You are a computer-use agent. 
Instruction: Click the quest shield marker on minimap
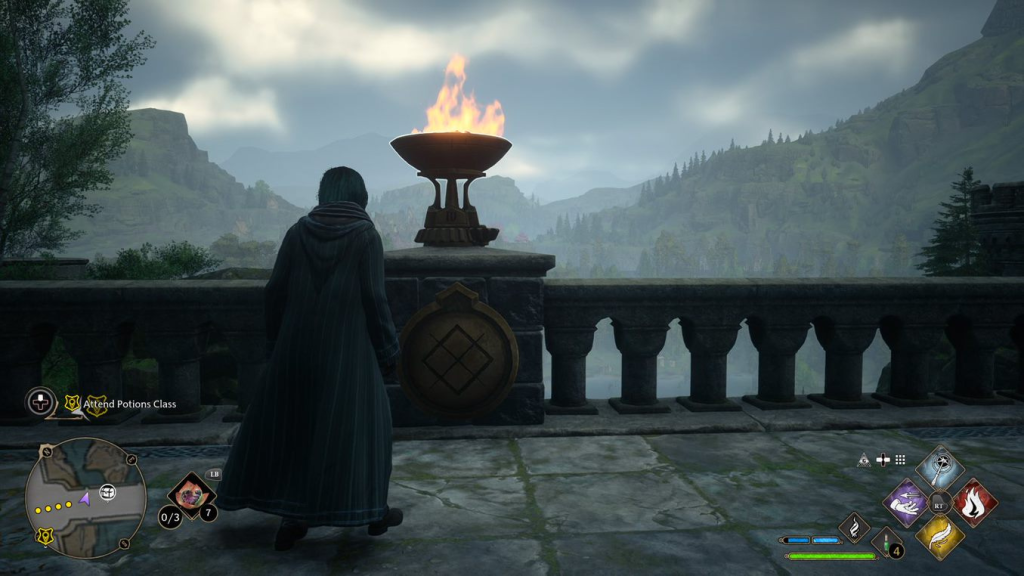(45, 536)
